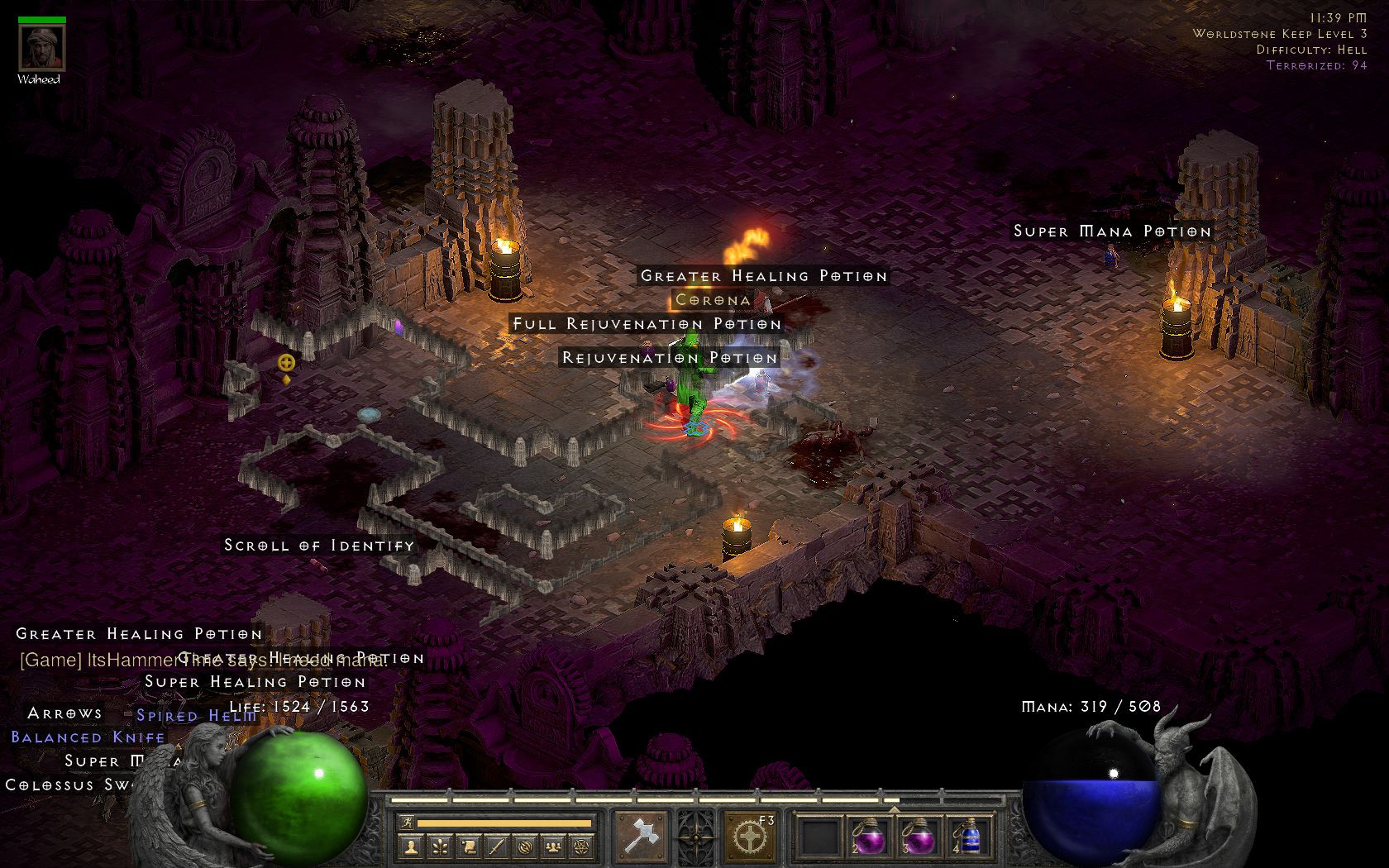This screenshot has height=868, width=1389.
Task: Open the quest log scroll icon
Action: [467, 847]
